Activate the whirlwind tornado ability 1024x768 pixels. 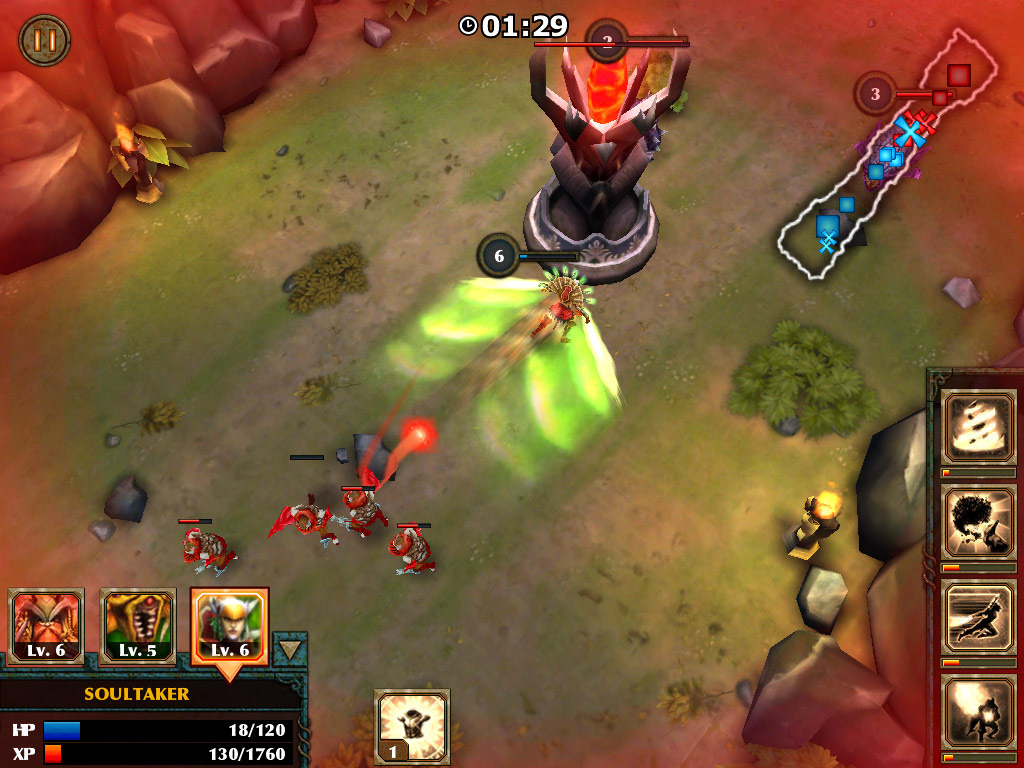[979, 427]
